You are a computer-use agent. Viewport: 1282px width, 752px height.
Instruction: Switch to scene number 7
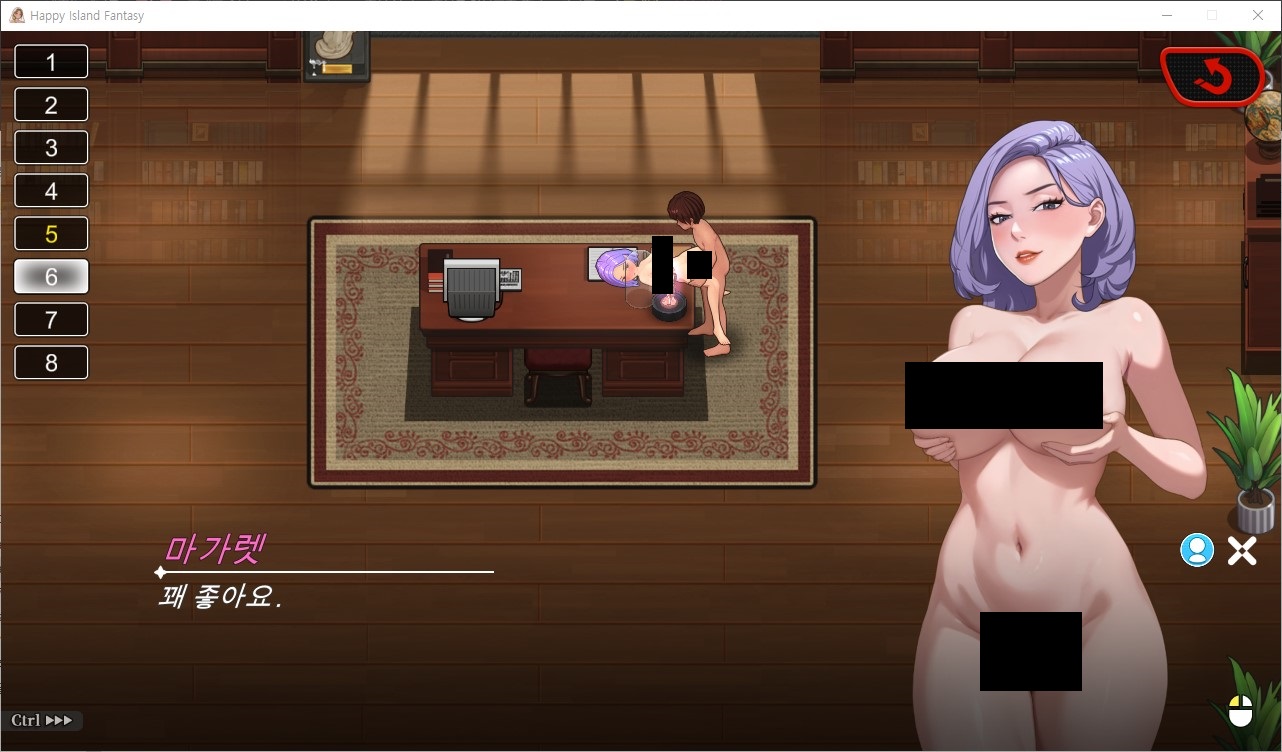[51, 320]
